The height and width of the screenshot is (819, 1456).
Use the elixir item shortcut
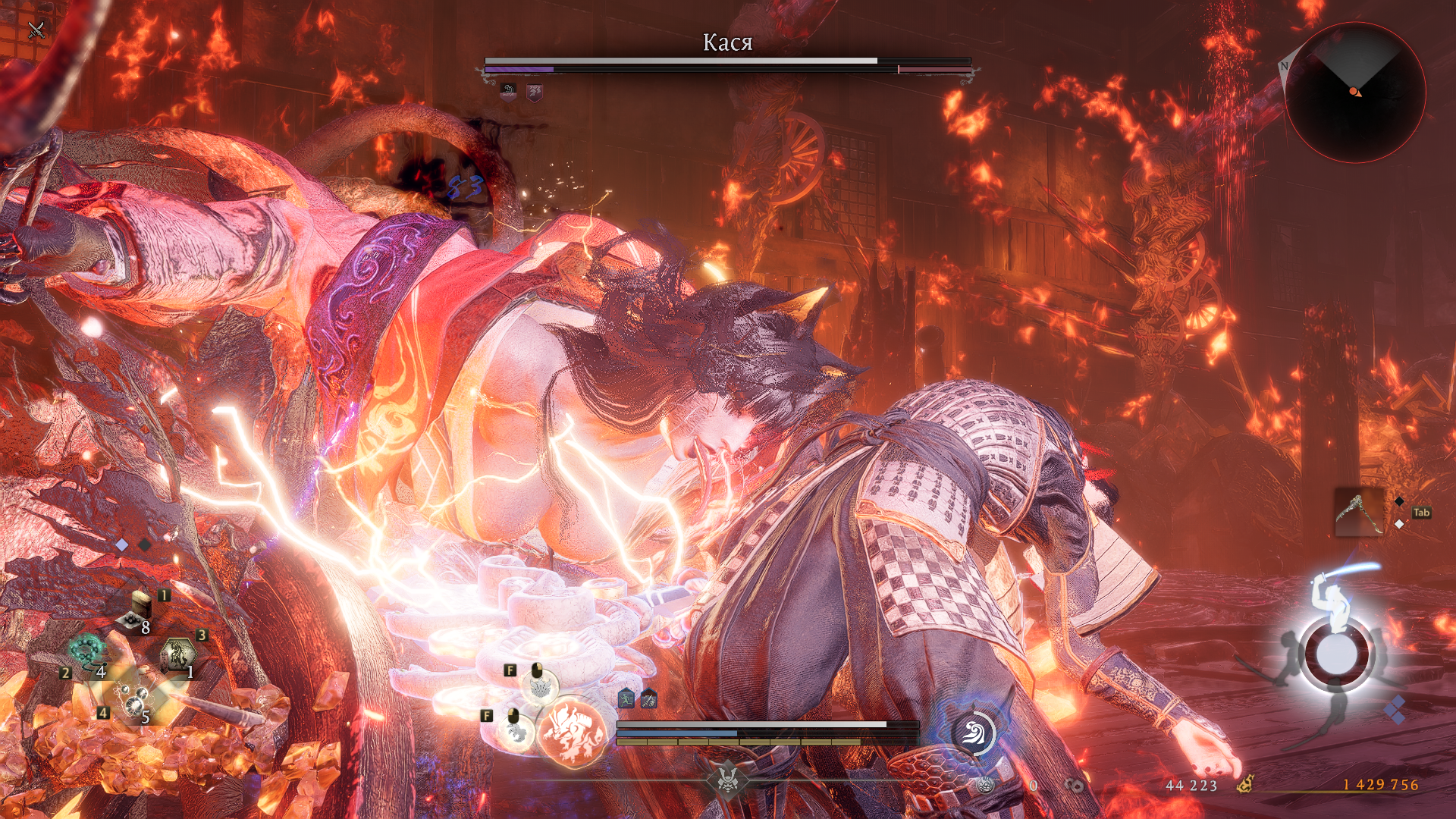(137, 612)
